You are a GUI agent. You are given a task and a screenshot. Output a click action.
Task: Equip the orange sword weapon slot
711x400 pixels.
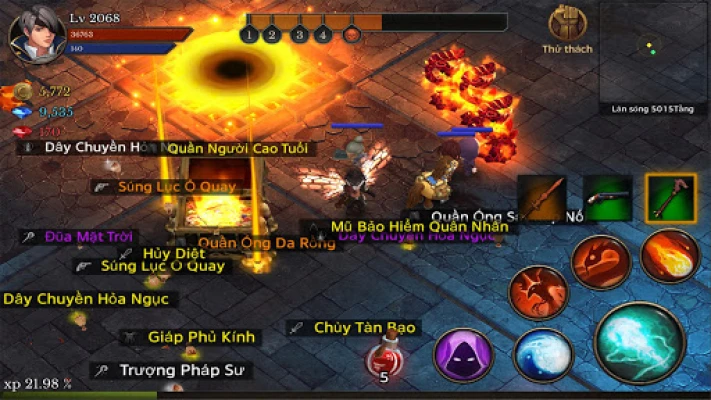click(542, 197)
